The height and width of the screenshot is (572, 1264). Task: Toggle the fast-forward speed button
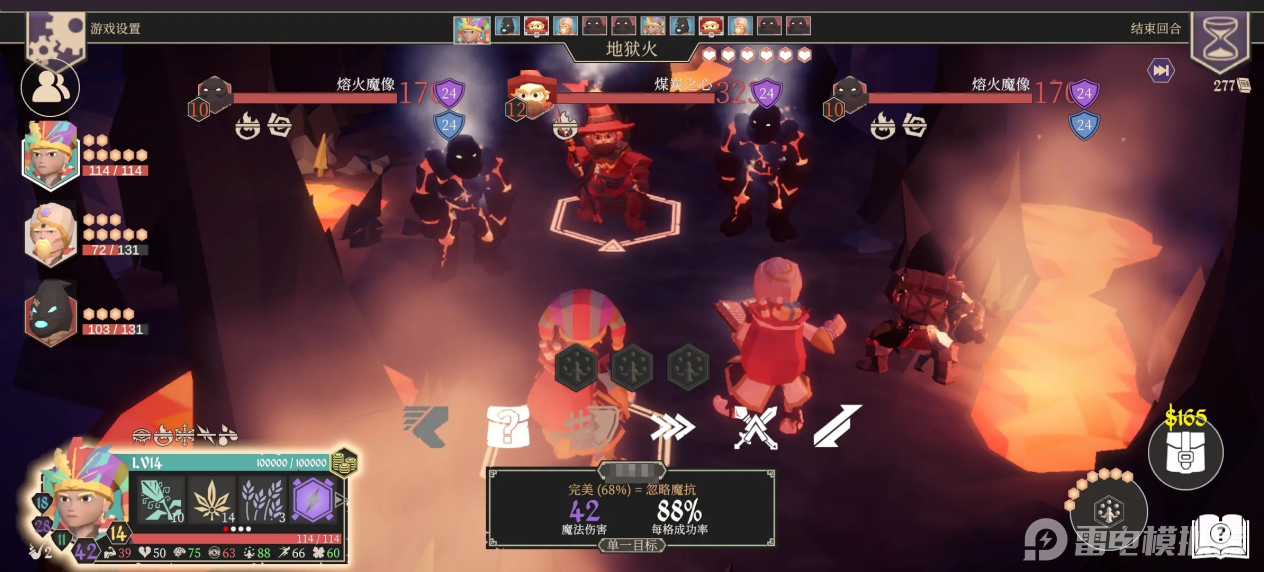(x=1161, y=70)
